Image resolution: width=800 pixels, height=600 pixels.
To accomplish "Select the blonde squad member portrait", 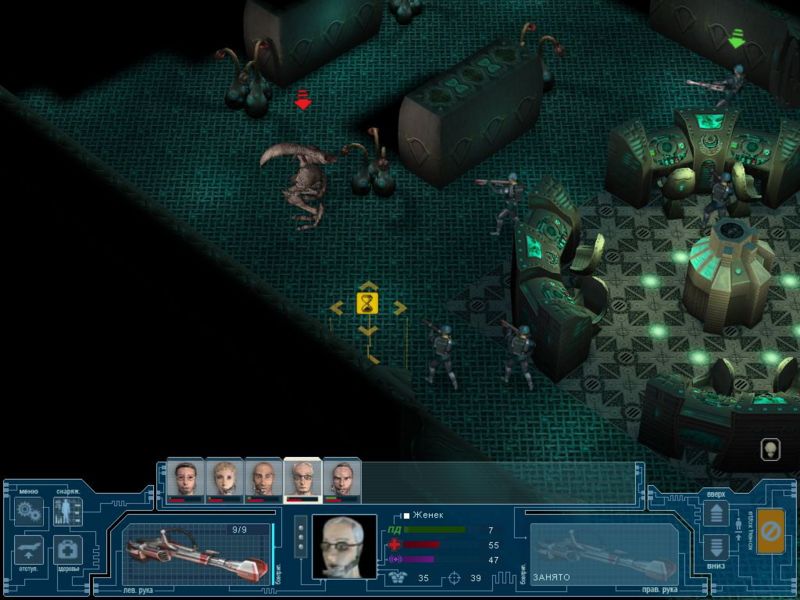I will (x=224, y=479).
